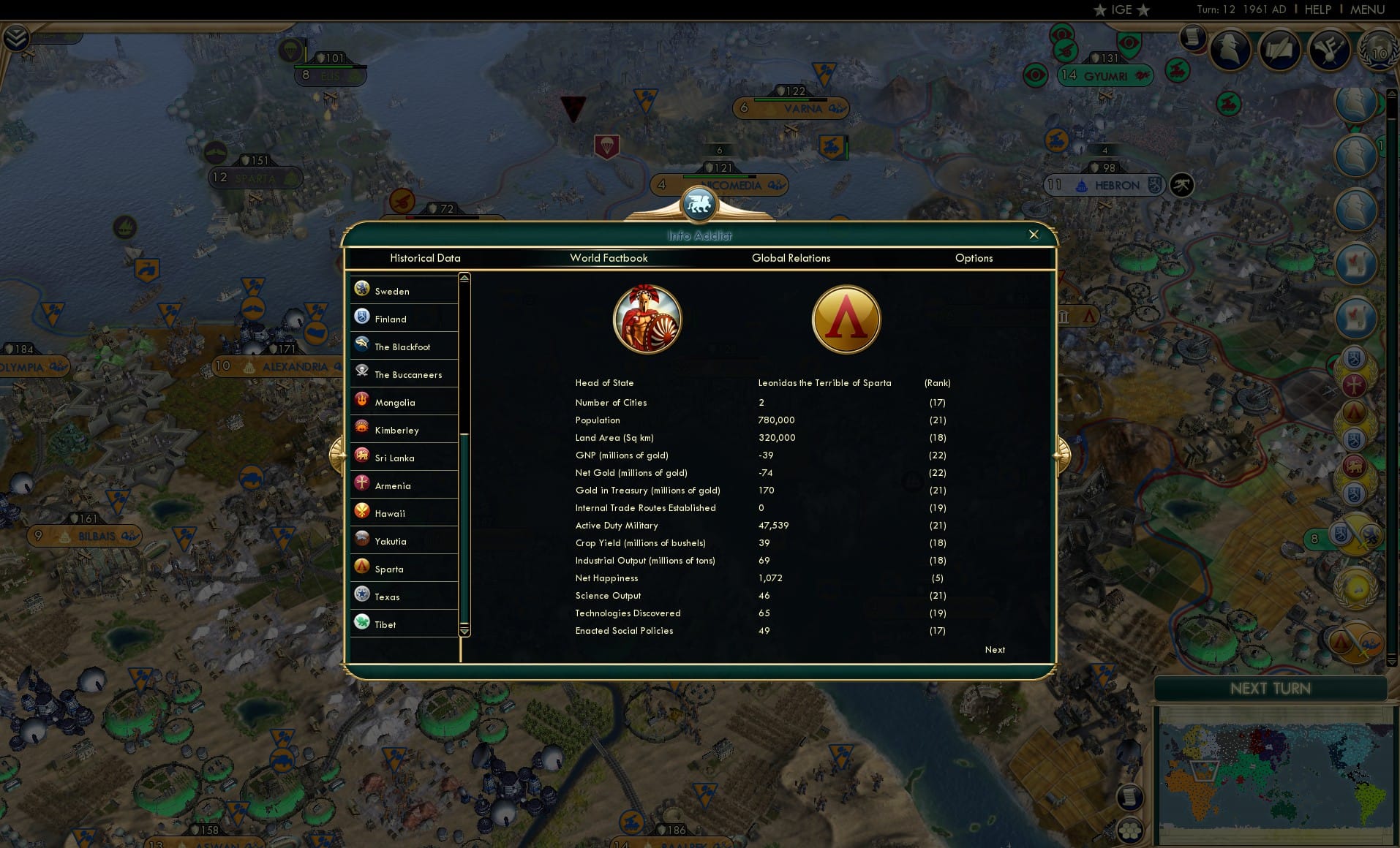Open the Global Relations tab

[x=791, y=258]
